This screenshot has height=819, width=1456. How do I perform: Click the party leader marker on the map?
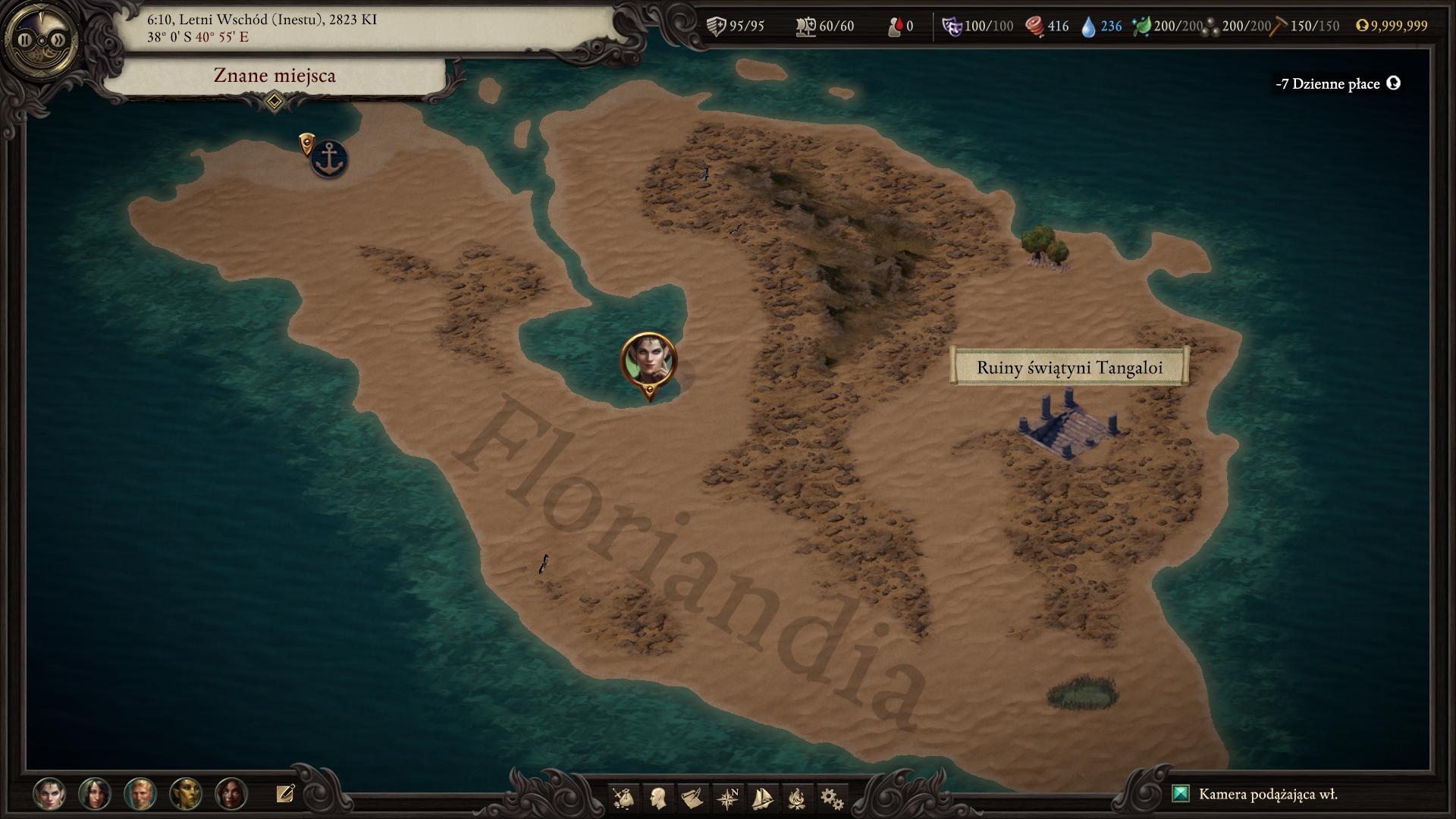(x=648, y=361)
